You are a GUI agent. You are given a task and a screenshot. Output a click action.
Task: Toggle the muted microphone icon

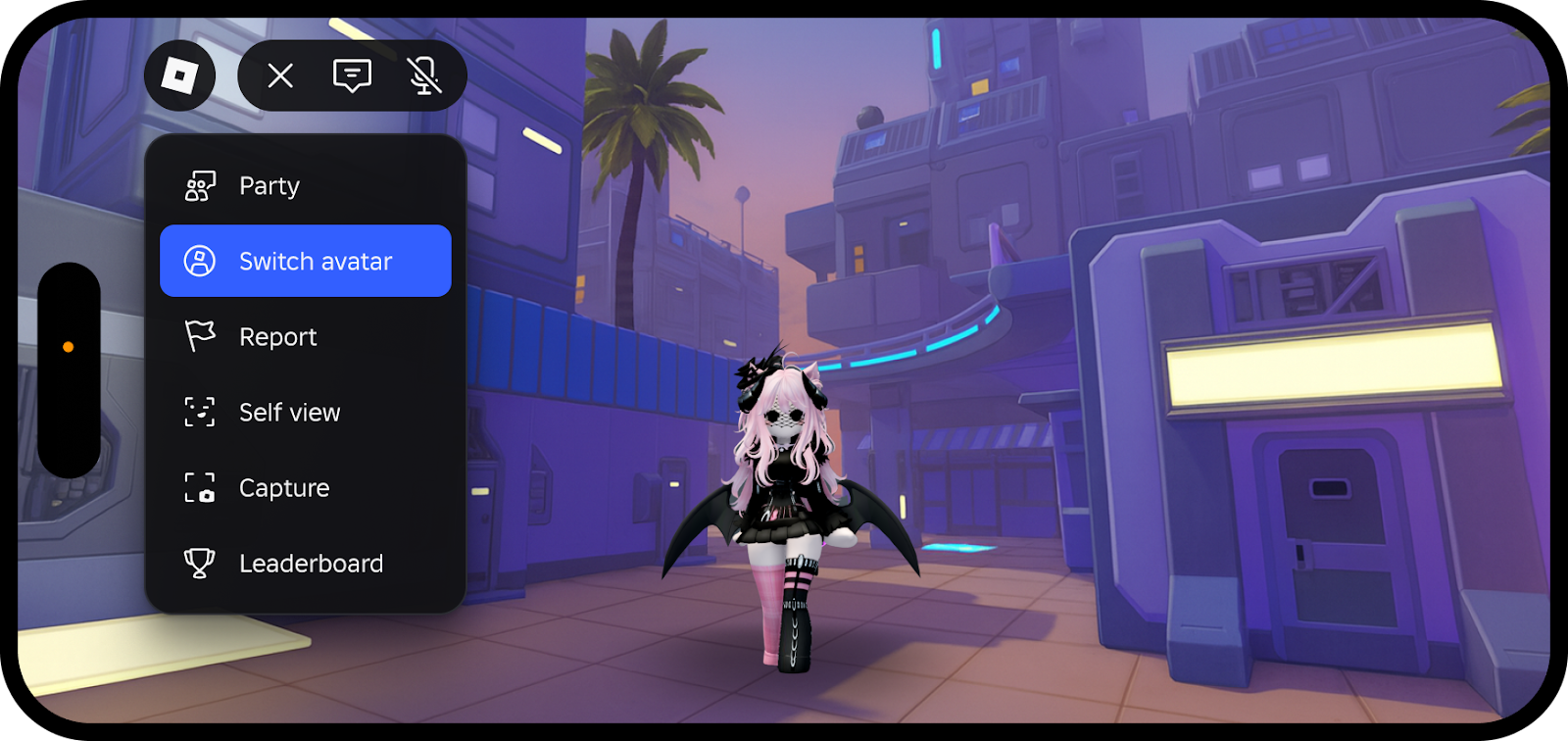[x=423, y=75]
